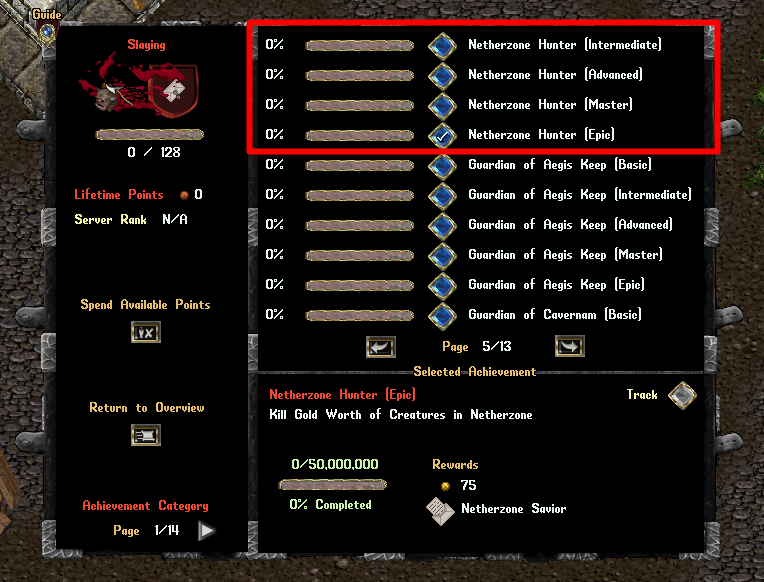This screenshot has height=582, width=764.
Task: Open Spend Available Points button
Action: tap(145, 332)
